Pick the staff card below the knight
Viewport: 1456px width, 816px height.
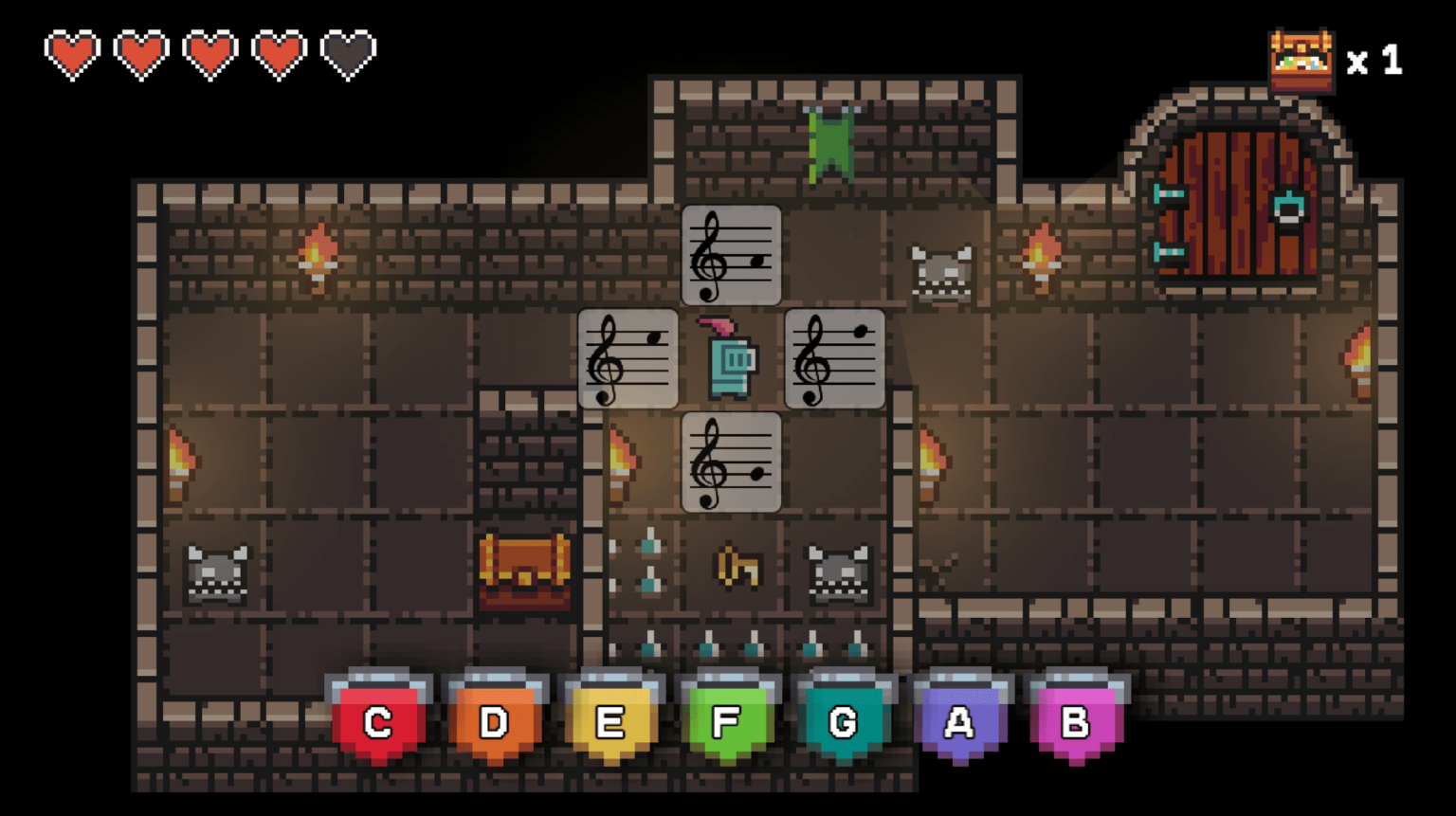pyautogui.click(x=731, y=462)
